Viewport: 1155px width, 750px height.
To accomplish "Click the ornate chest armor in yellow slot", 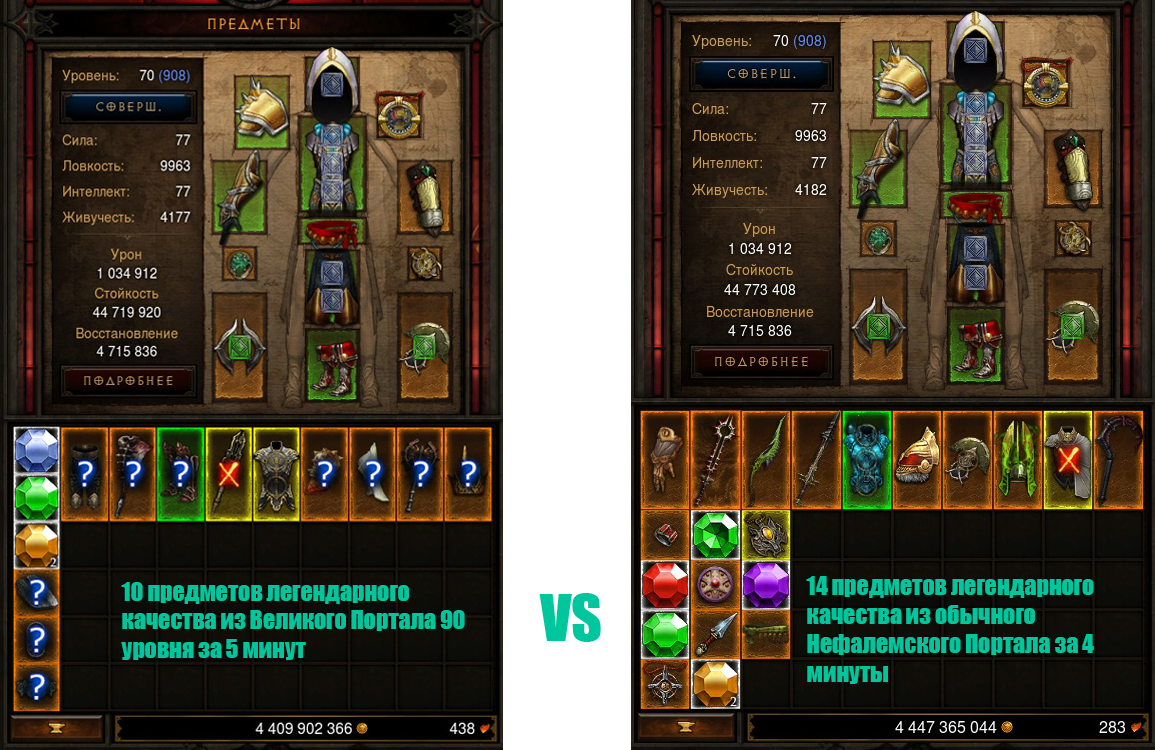I will [x=277, y=474].
